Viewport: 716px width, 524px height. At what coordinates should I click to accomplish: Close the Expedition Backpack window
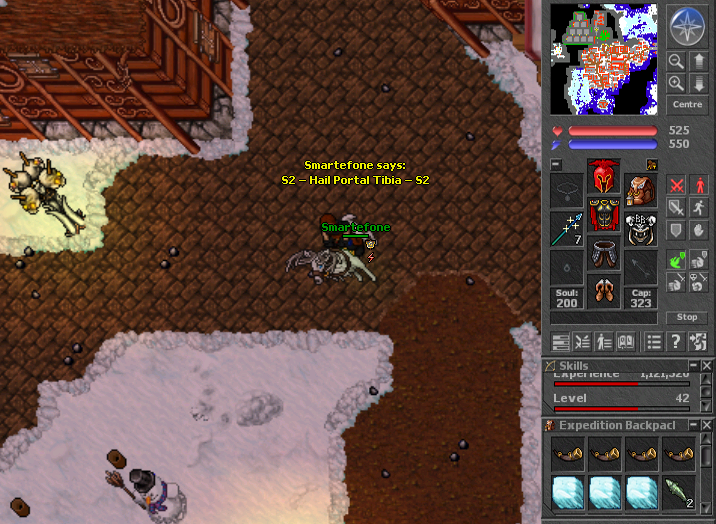(x=707, y=425)
